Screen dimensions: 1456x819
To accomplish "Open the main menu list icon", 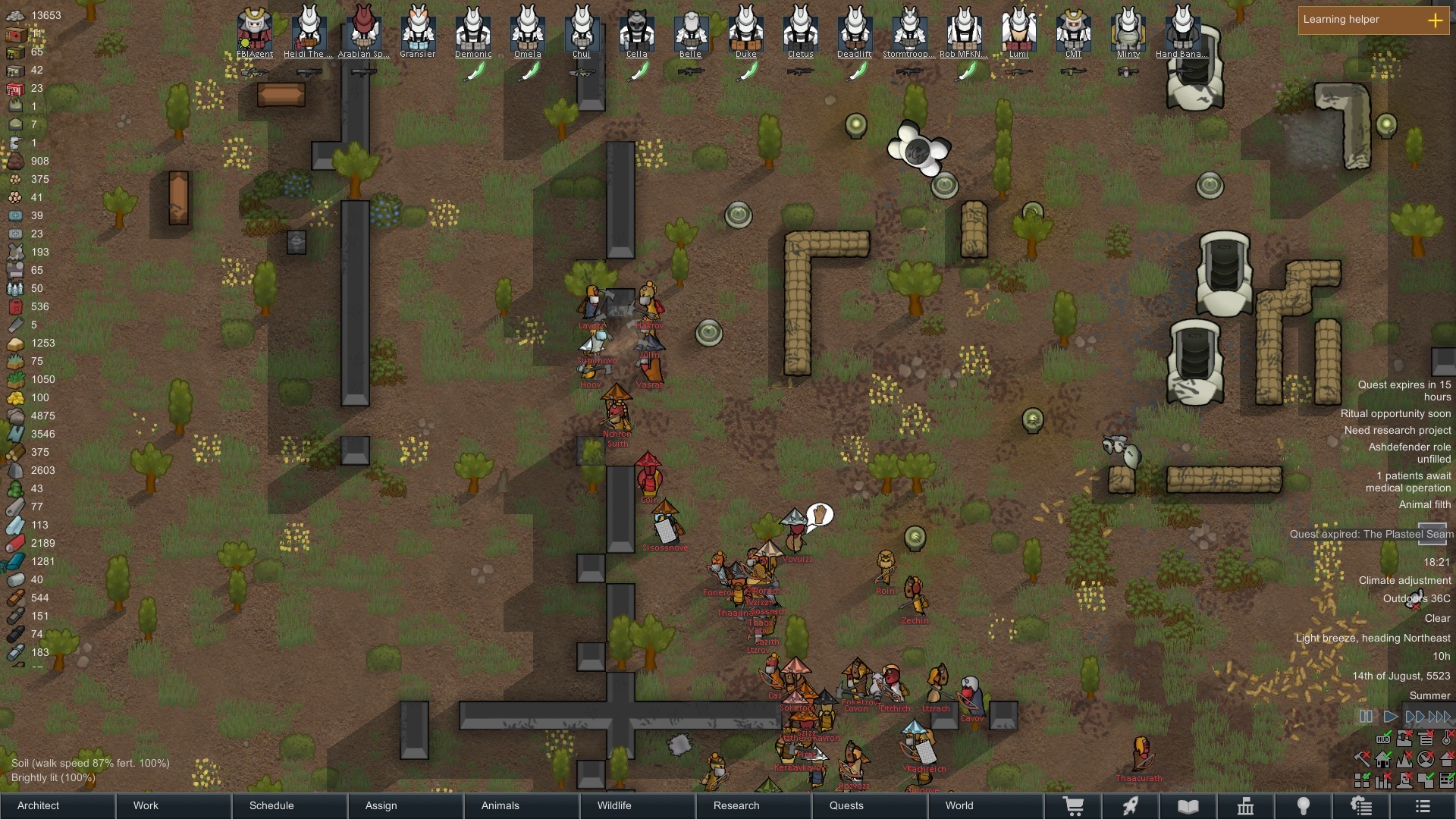I will tap(1422, 806).
